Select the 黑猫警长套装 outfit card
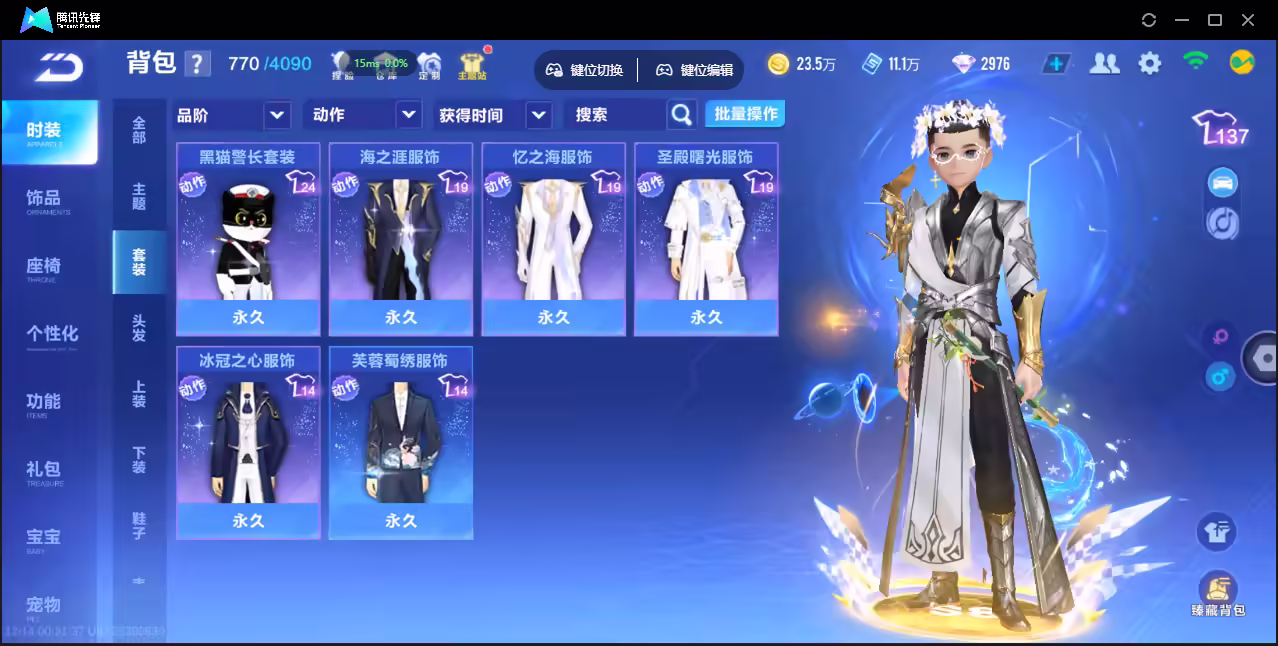 [x=248, y=238]
